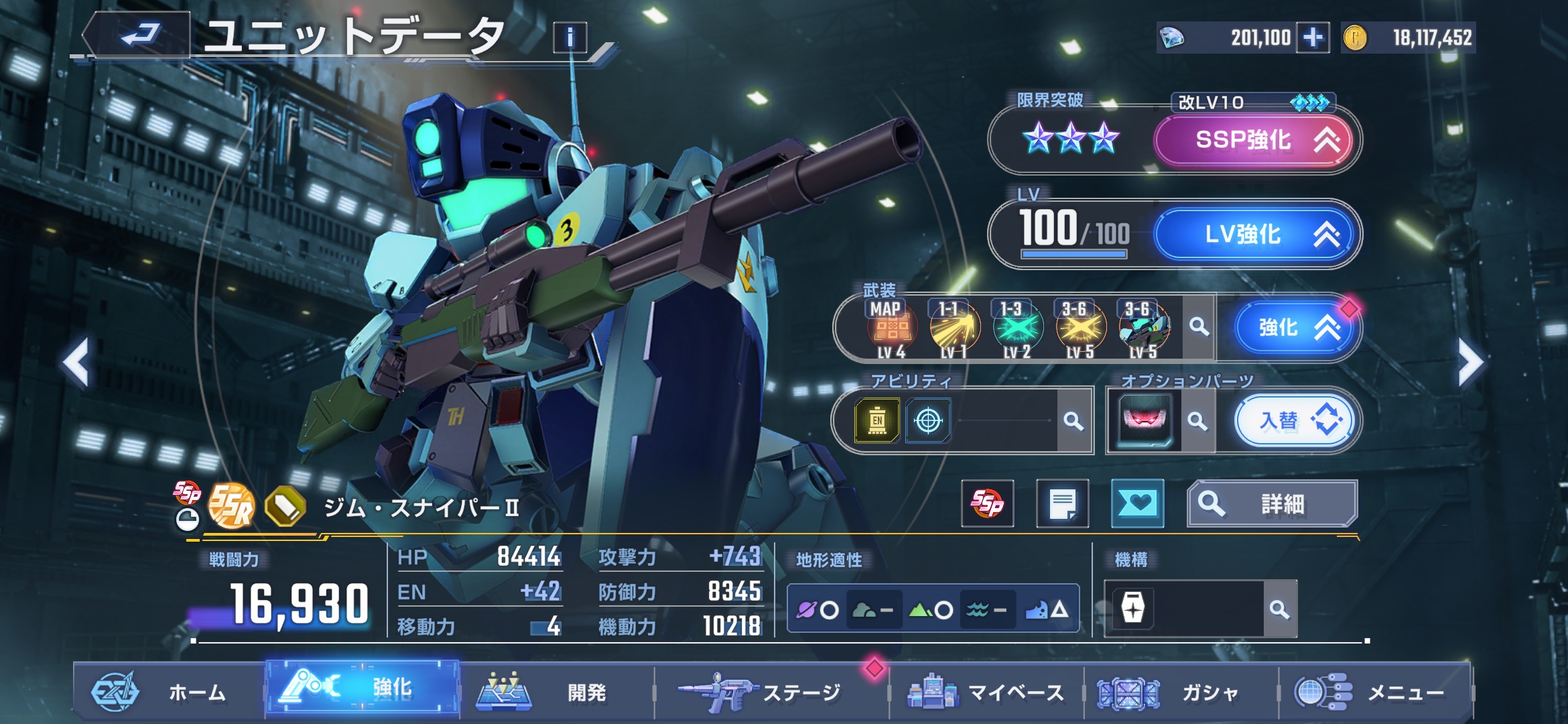
Task: Select the crosshair ability icon
Action: click(928, 421)
